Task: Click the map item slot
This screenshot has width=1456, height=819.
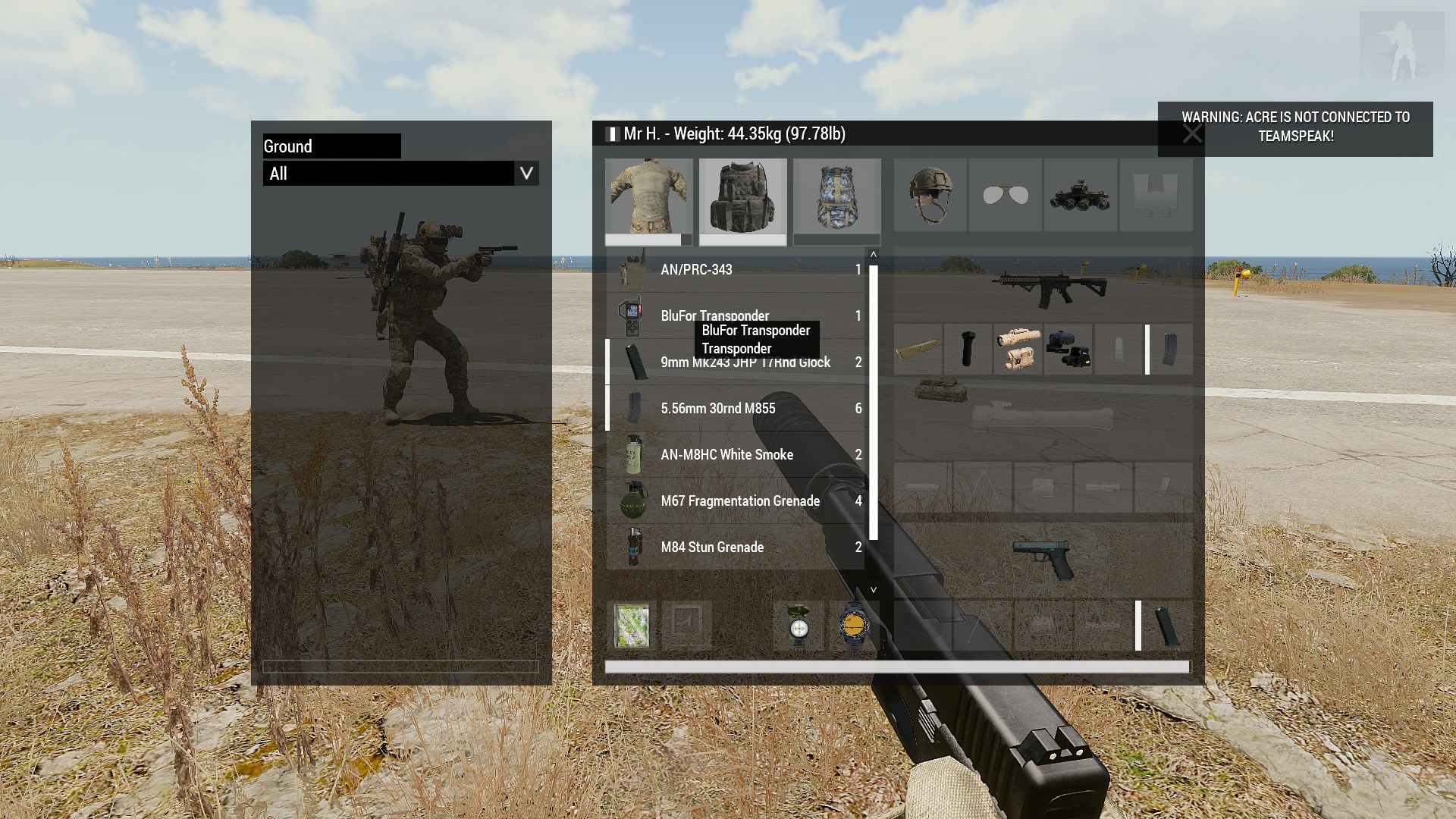Action: tap(632, 626)
